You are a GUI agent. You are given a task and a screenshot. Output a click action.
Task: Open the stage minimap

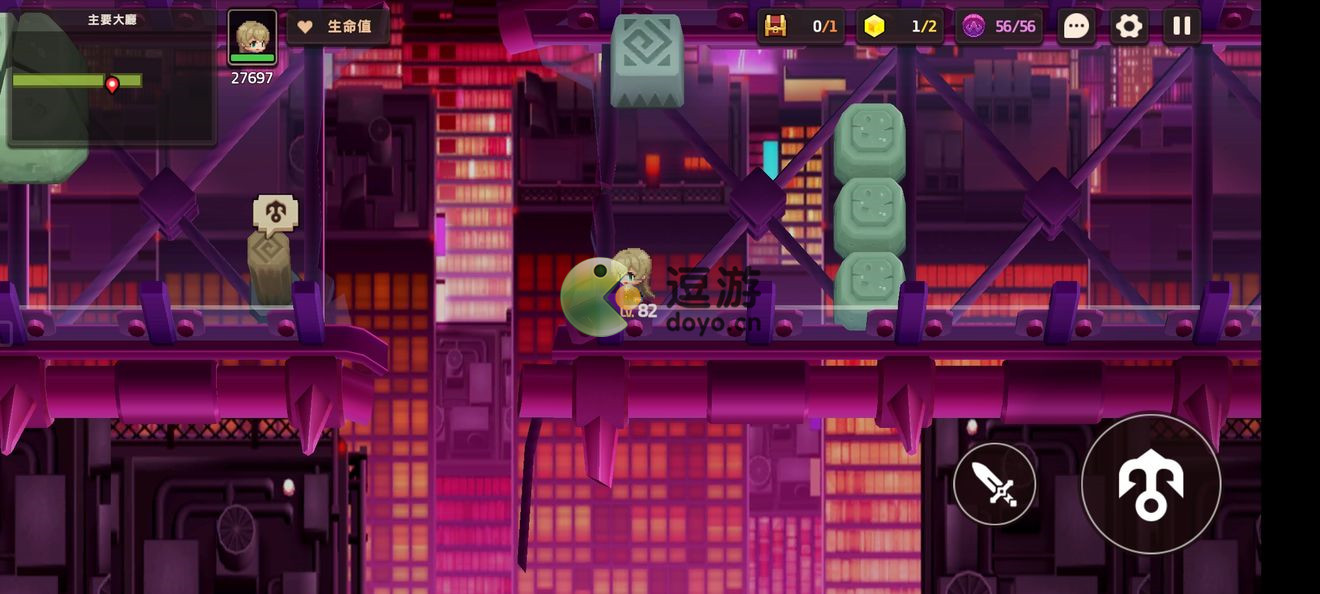point(111,78)
